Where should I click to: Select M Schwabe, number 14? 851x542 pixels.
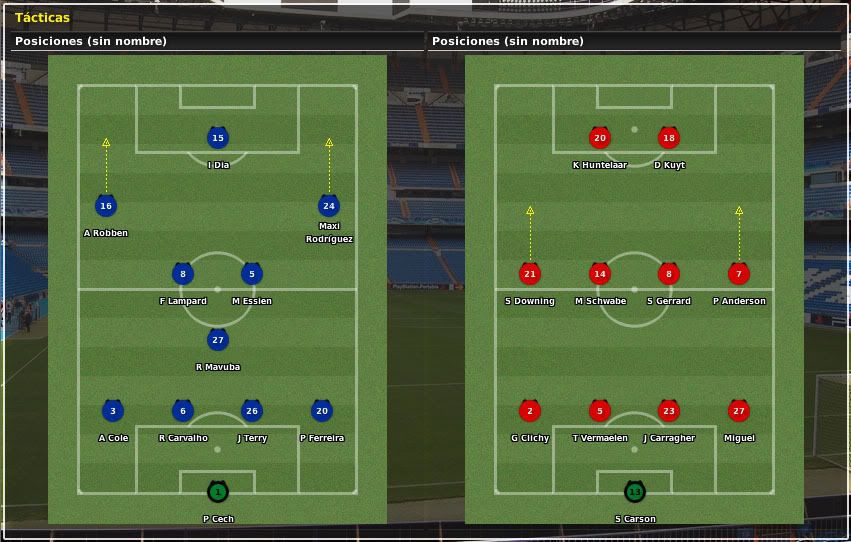coord(600,274)
